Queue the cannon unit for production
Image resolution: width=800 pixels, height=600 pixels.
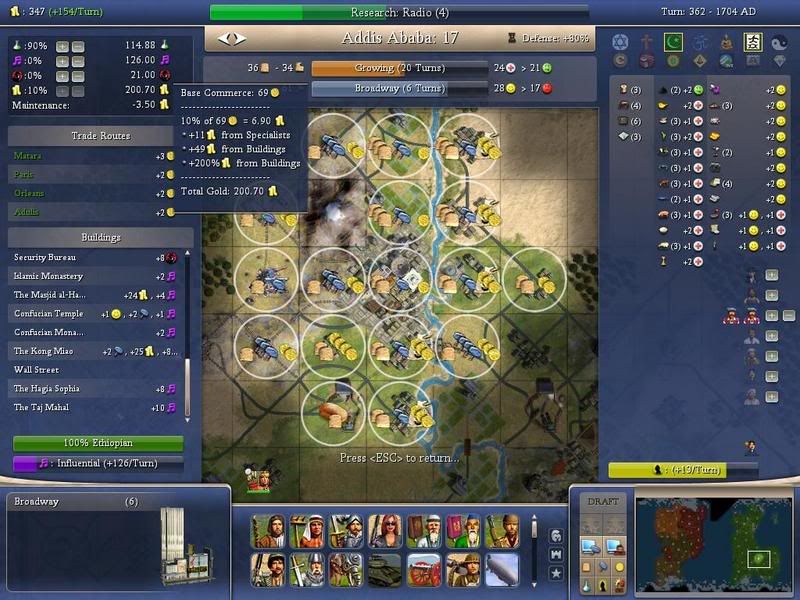(424, 568)
